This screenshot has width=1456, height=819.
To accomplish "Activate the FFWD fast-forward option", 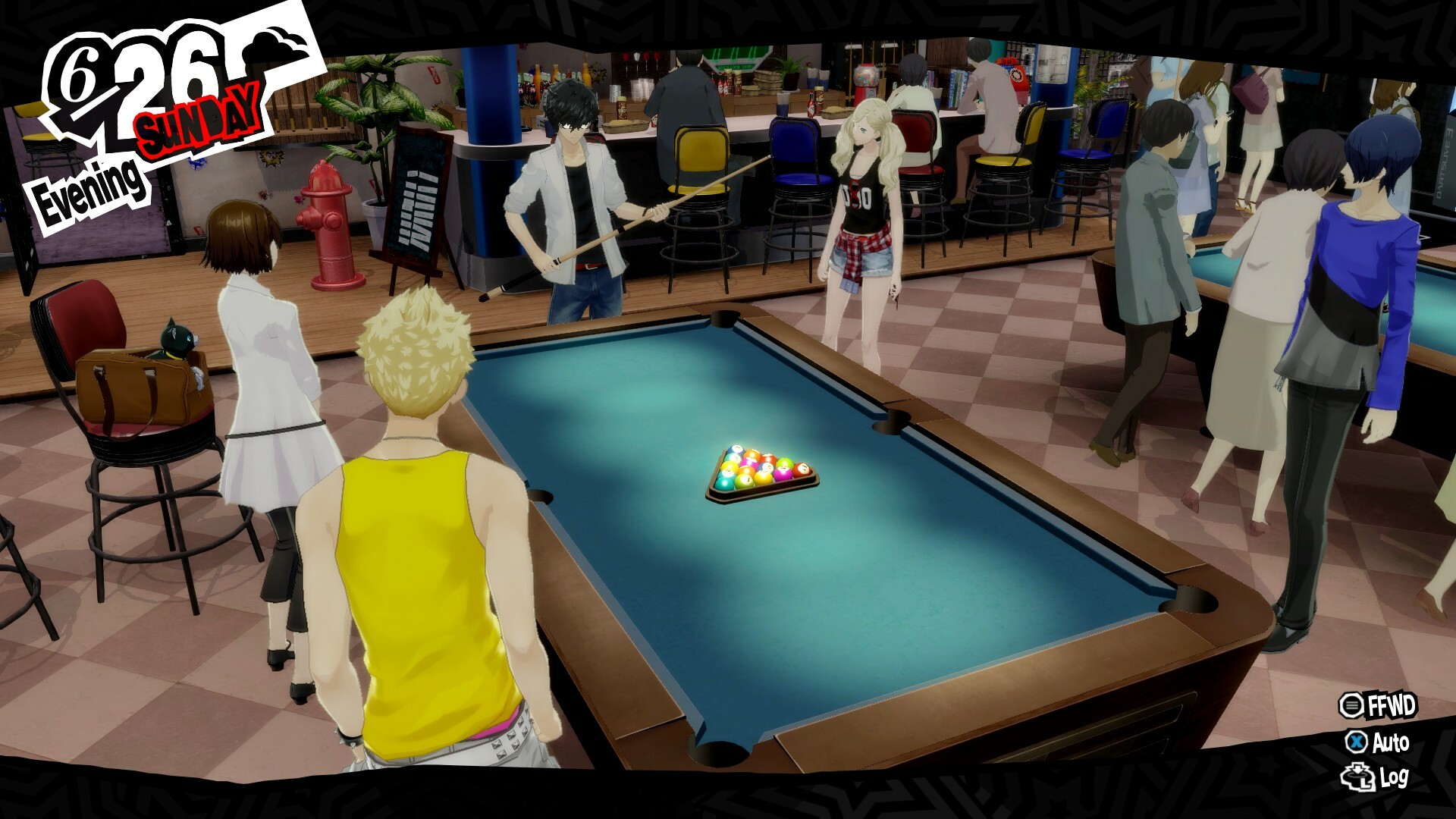I will [1378, 706].
